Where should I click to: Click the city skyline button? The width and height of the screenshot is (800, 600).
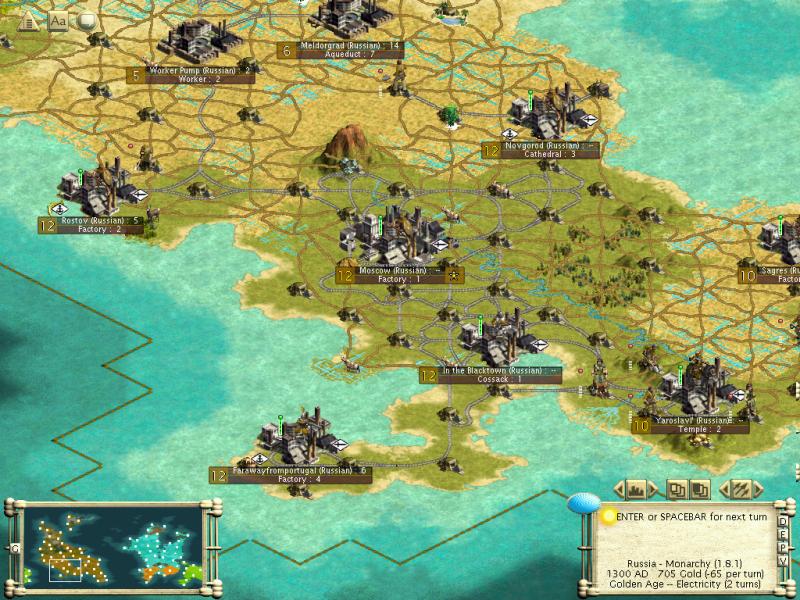pyautogui.click(x=635, y=490)
